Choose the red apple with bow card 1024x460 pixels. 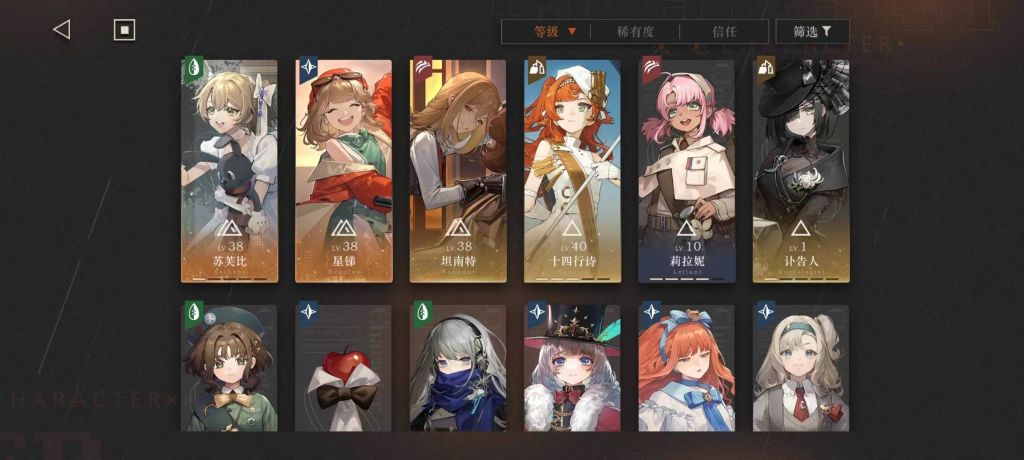[x=343, y=368]
